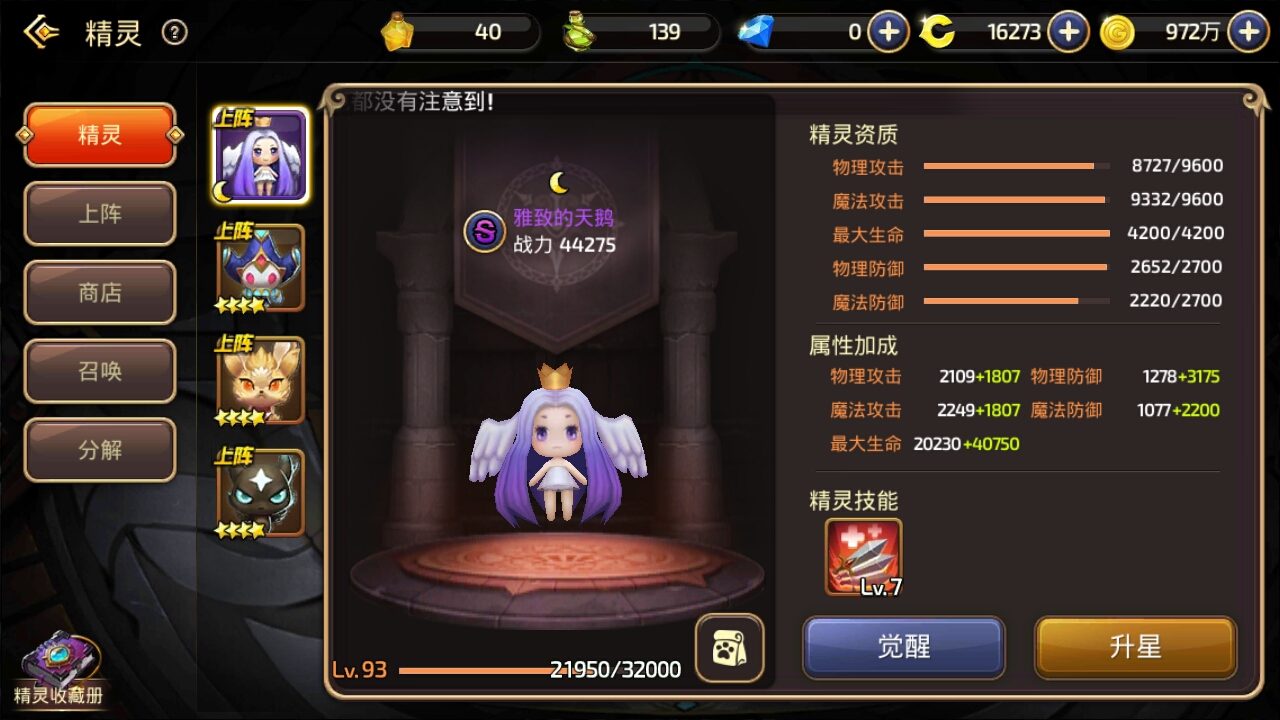Open the 上阵 tab
This screenshot has height=720, width=1280.
pos(100,214)
